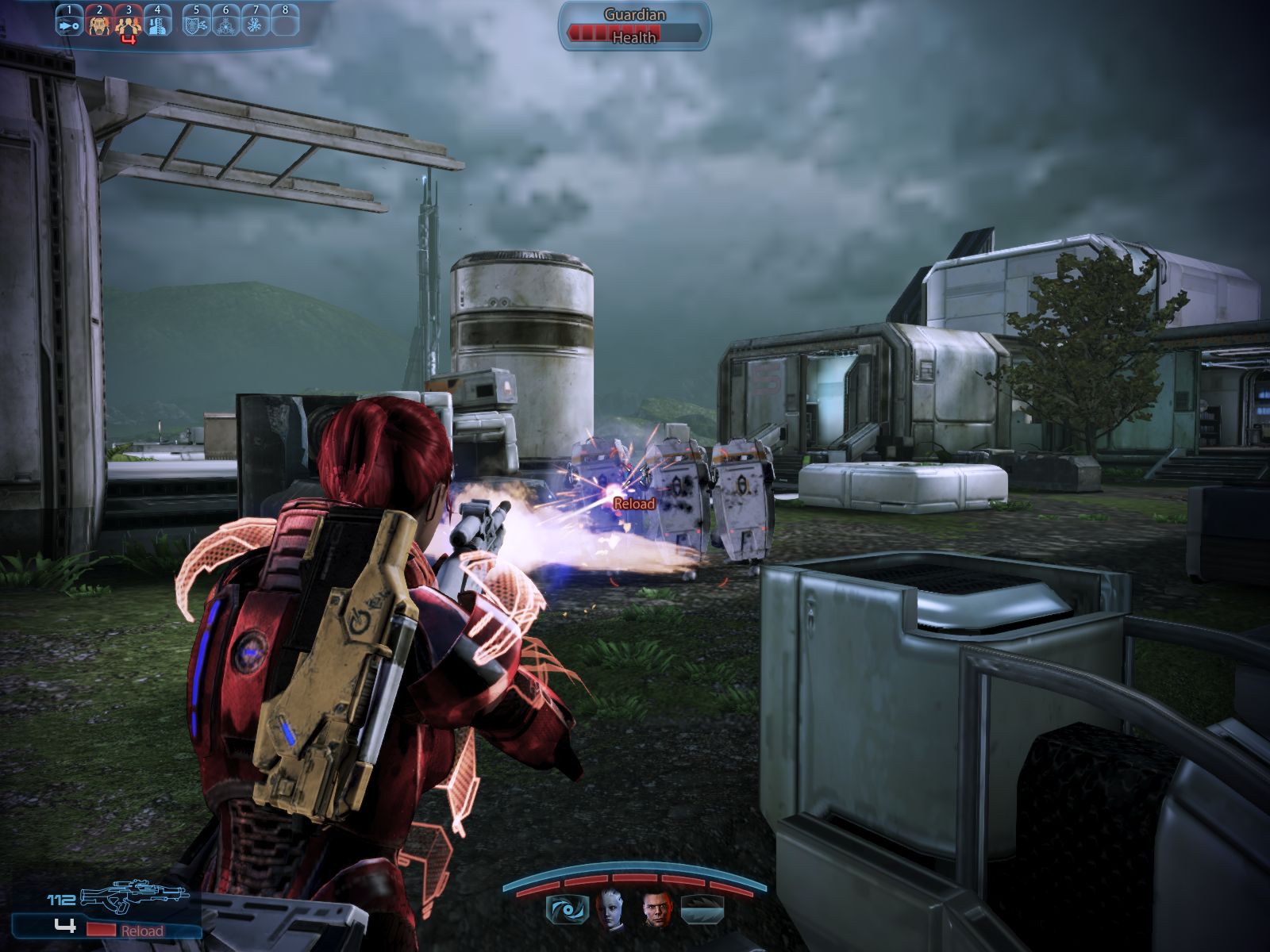Select the assault rifle weapon icon

pos(133,896)
